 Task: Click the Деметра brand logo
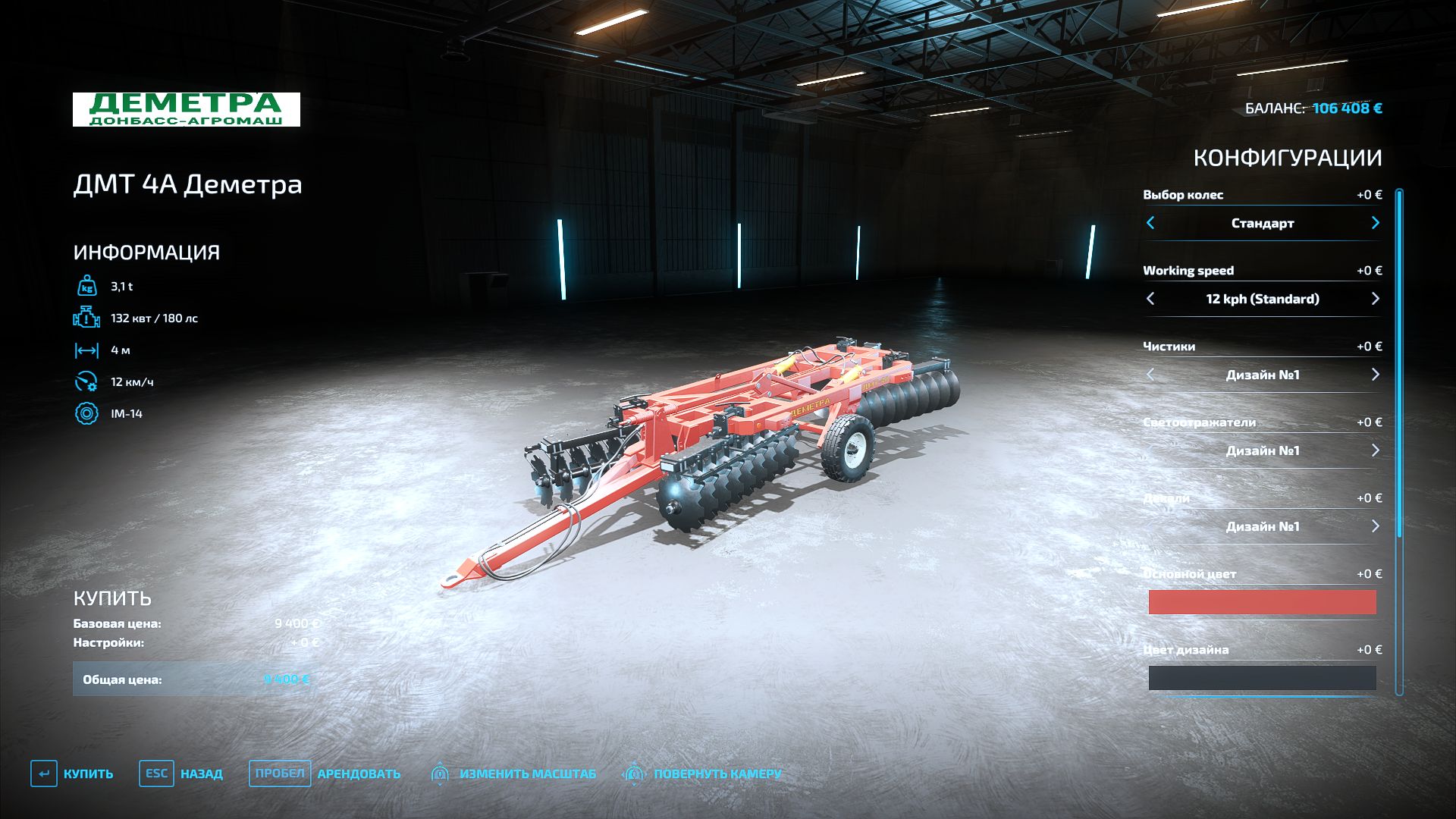pyautogui.click(x=187, y=110)
